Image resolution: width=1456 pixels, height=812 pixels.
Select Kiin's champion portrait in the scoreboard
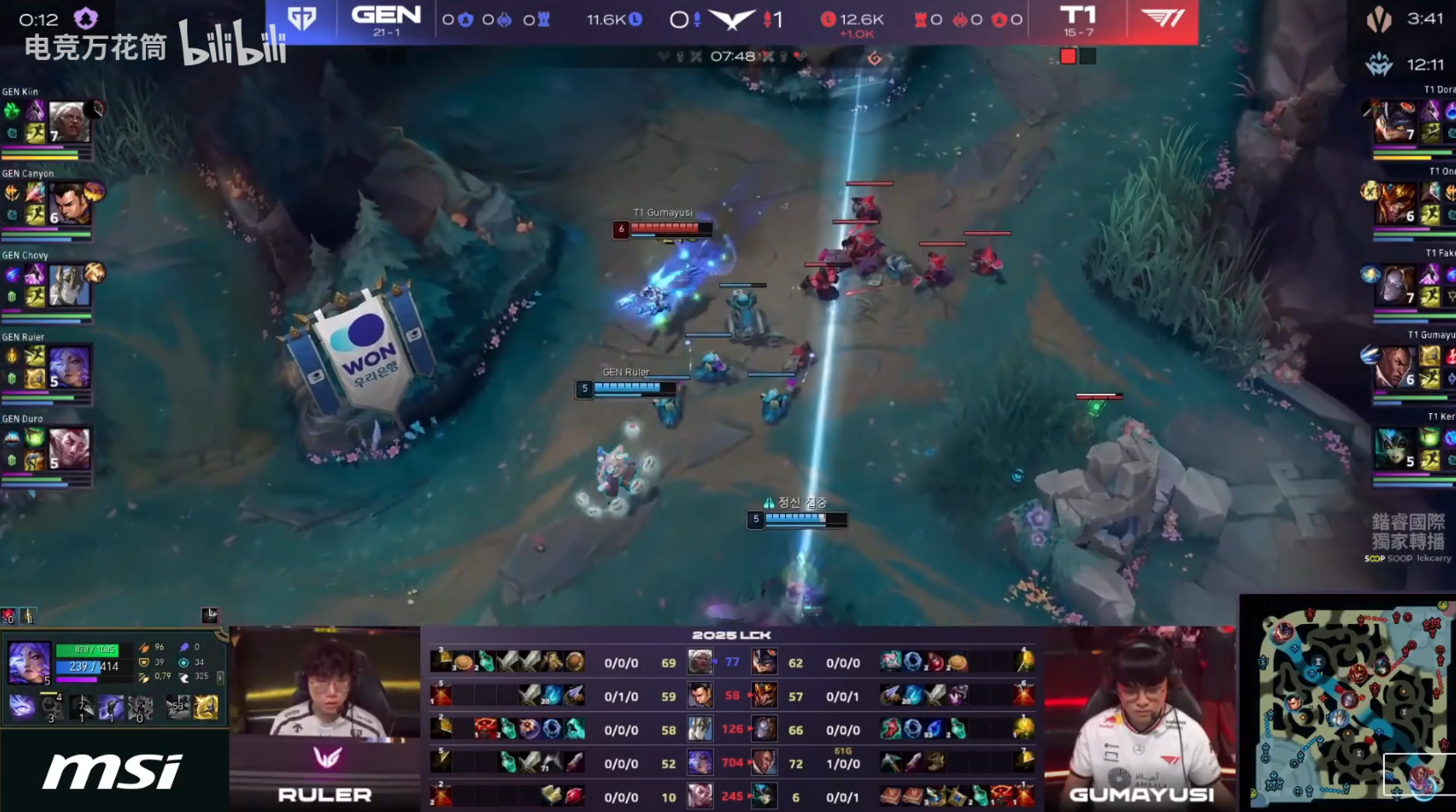pyautogui.click(x=700, y=662)
